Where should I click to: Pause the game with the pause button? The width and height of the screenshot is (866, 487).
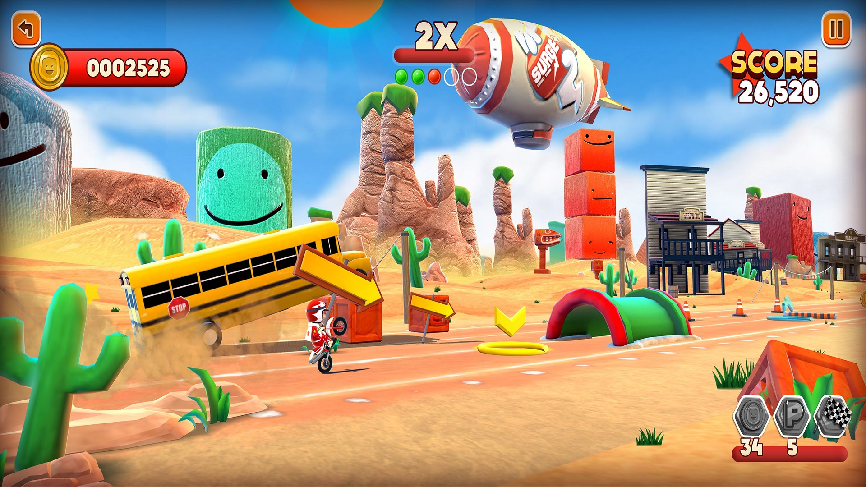tap(836, 28)
